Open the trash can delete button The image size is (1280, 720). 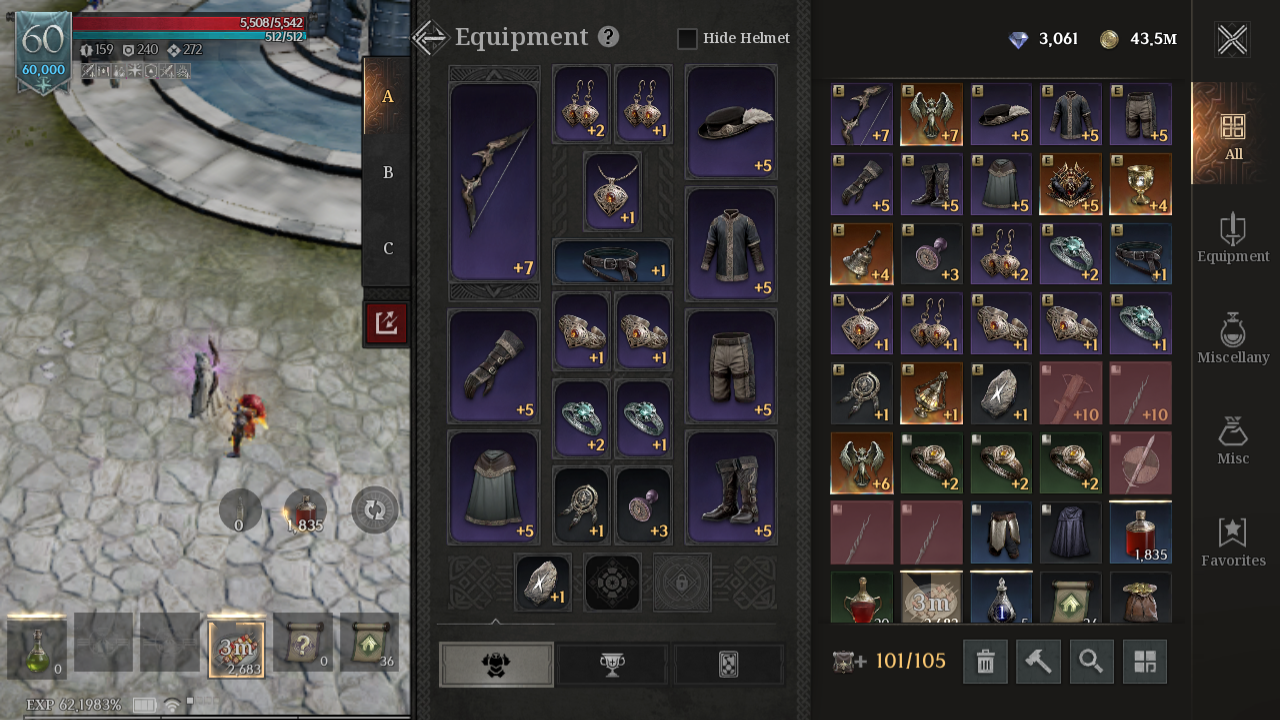coord(985,662)
